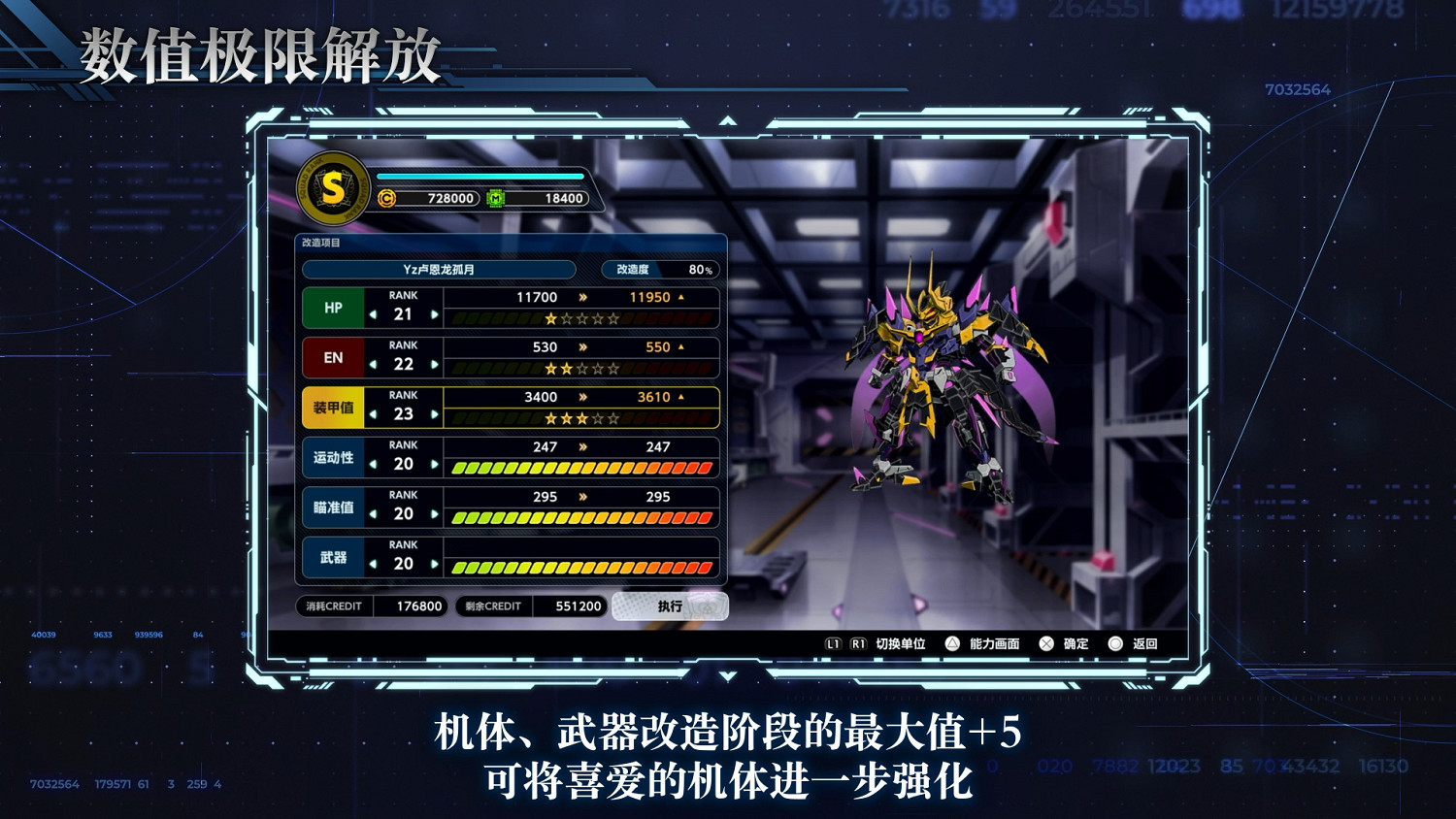1456x819 pixels.
Task: Toggle the third star on the 装甲值 rating
Action: click(581, 419)
